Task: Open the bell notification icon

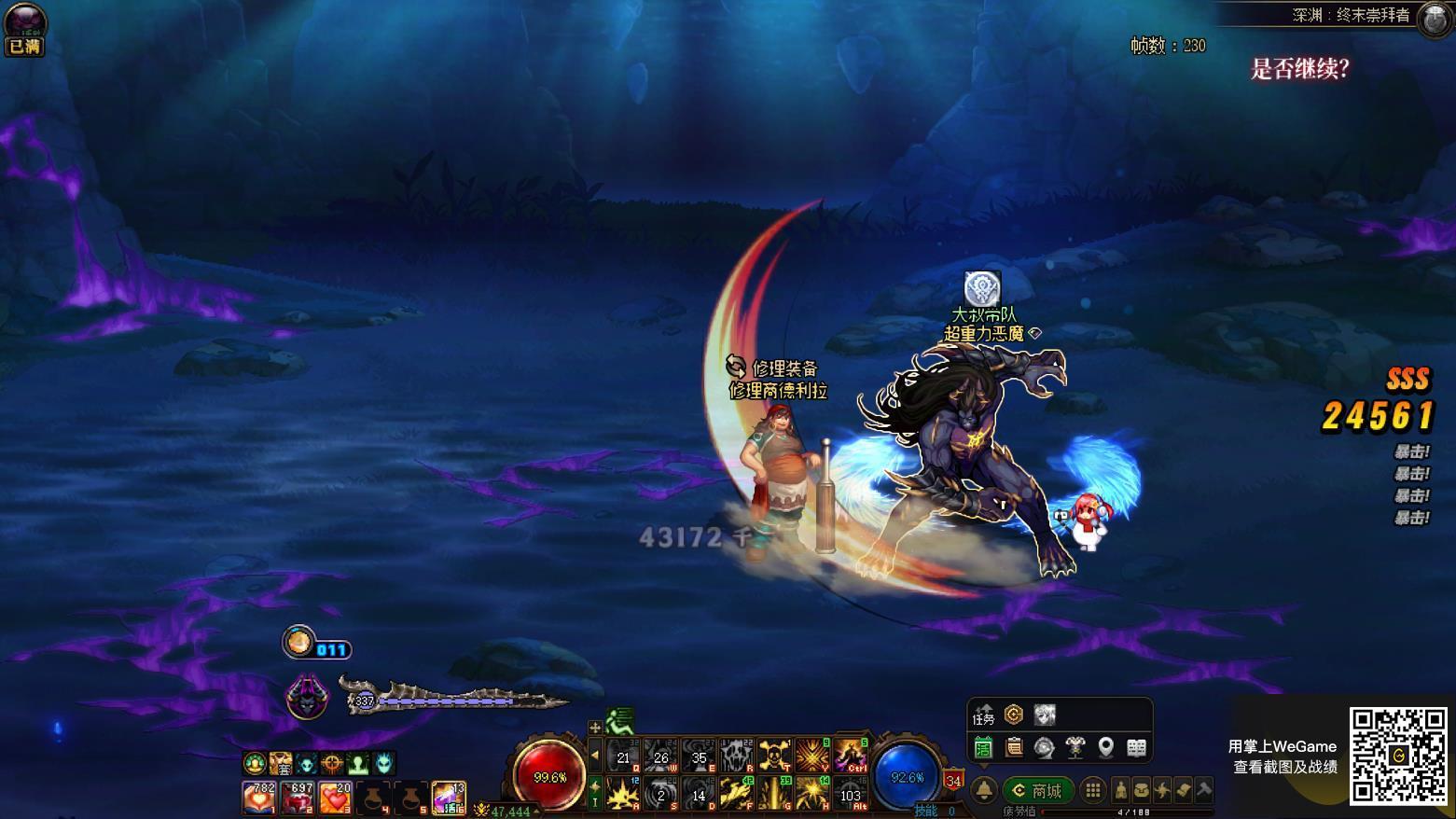Action: (x=984, y=791)
